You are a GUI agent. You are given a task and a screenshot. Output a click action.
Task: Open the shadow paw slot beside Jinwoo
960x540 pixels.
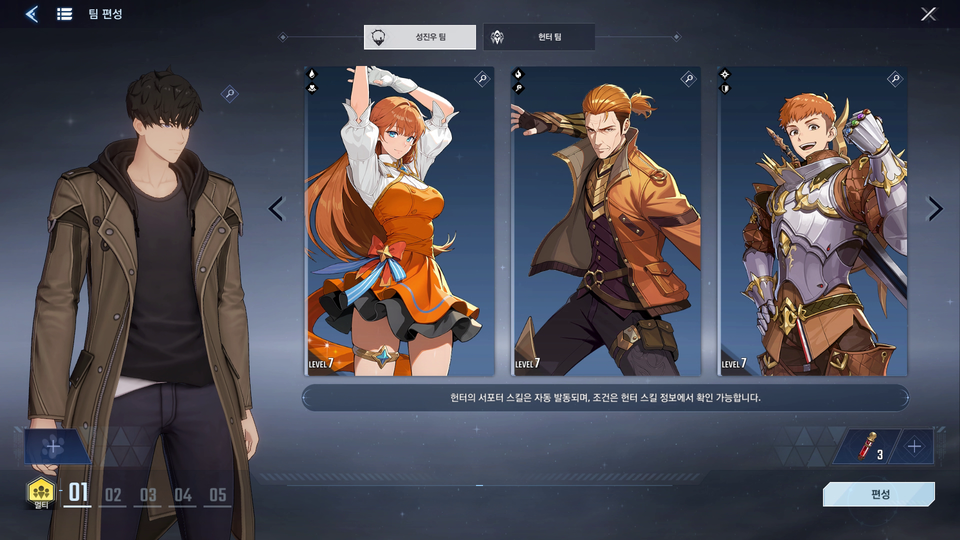click(54, 447)
